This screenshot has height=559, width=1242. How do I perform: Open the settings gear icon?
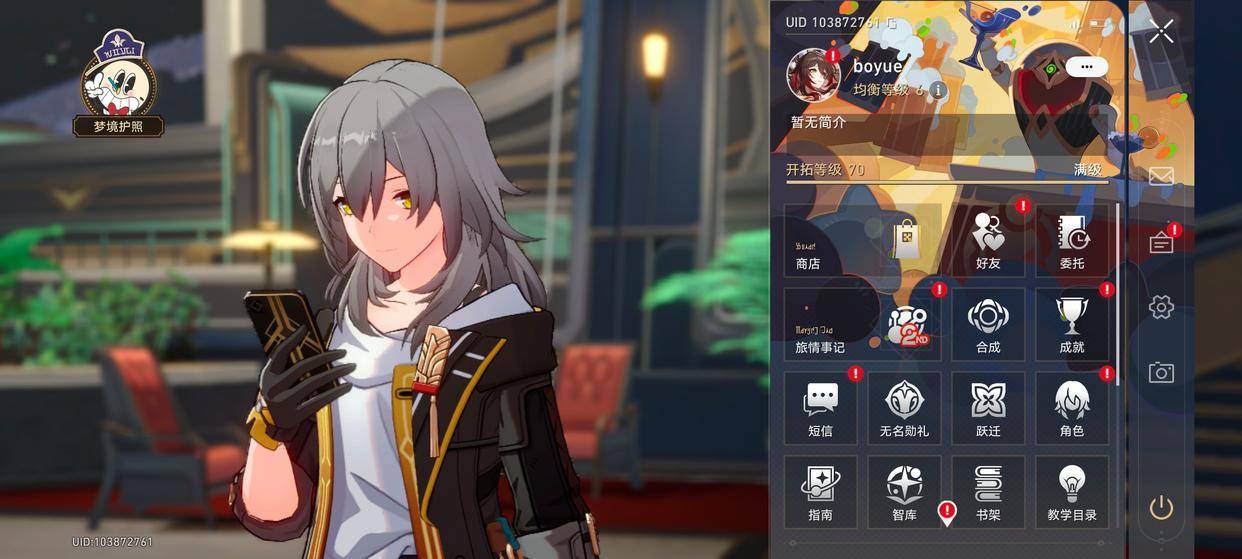[1161, 307]
